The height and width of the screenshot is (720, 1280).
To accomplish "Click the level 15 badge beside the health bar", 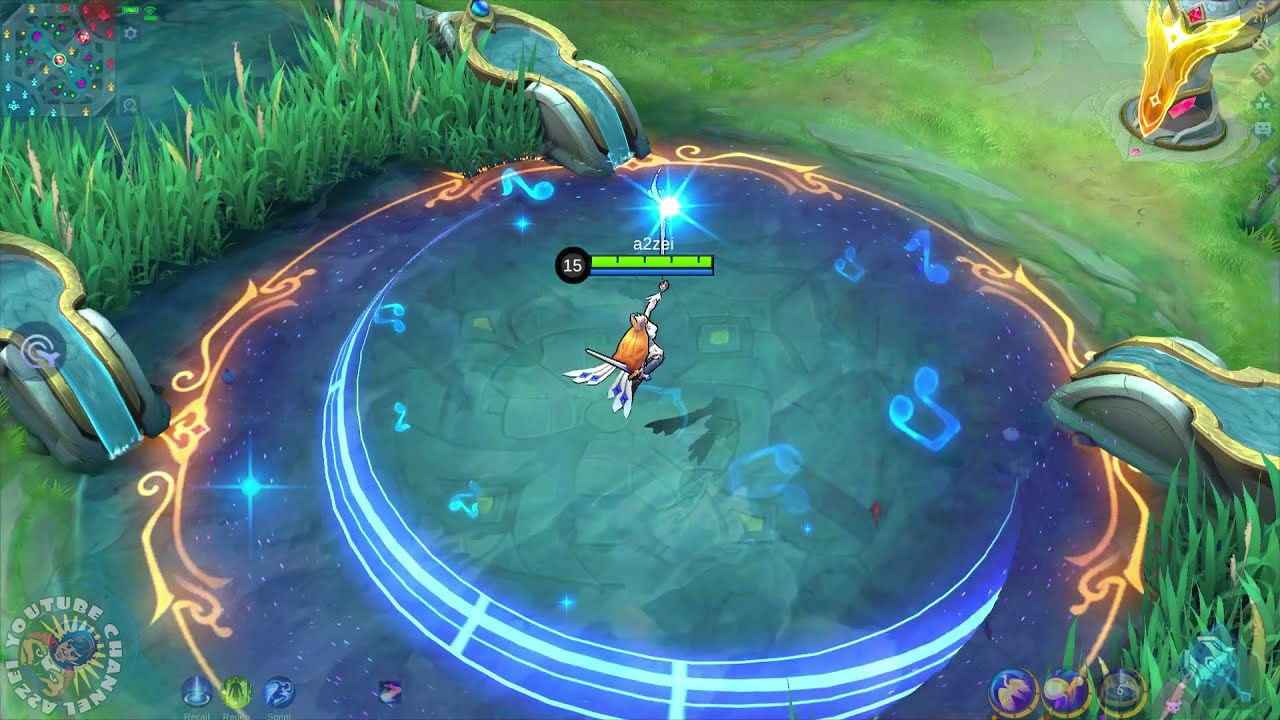I will coord(573,265).
